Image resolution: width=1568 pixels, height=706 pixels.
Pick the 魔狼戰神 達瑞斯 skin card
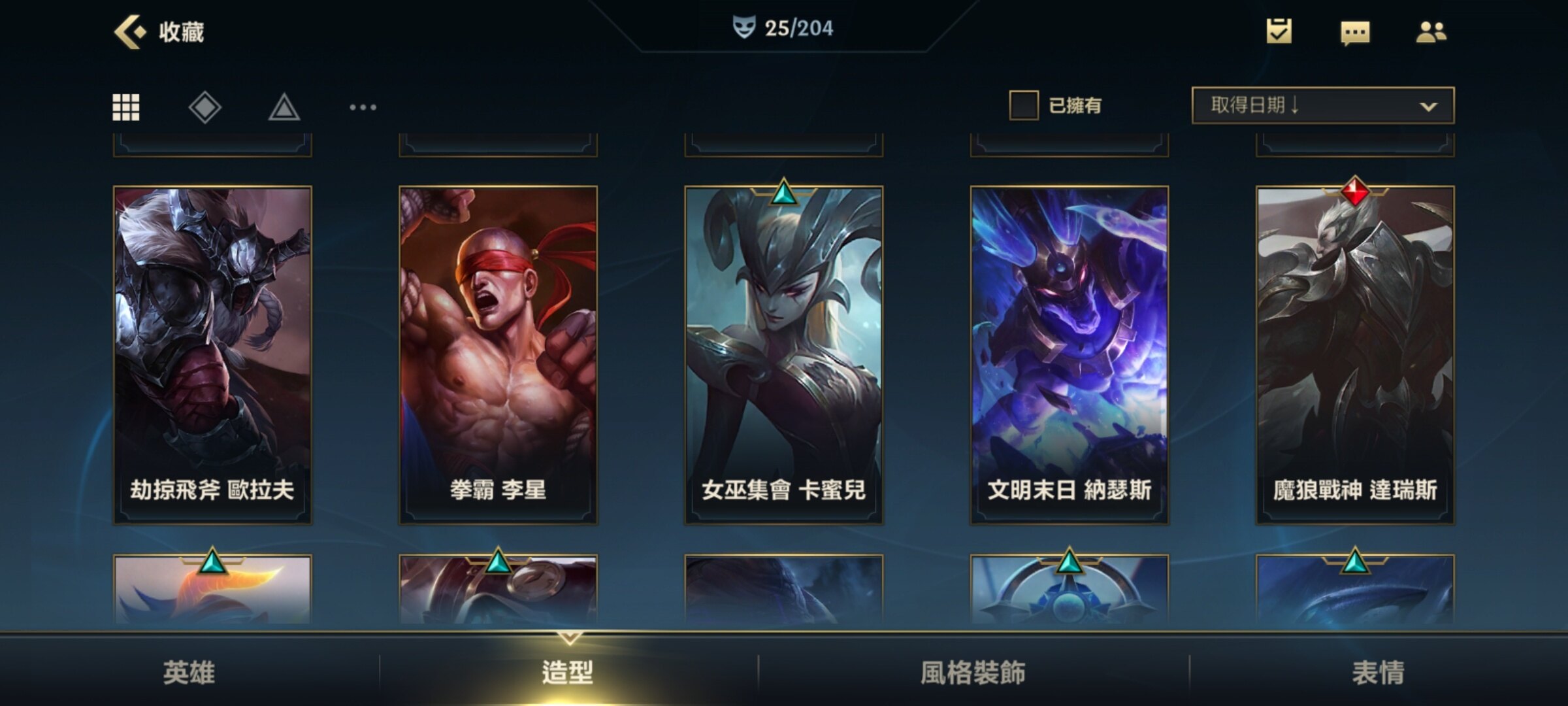(1355, 354)
